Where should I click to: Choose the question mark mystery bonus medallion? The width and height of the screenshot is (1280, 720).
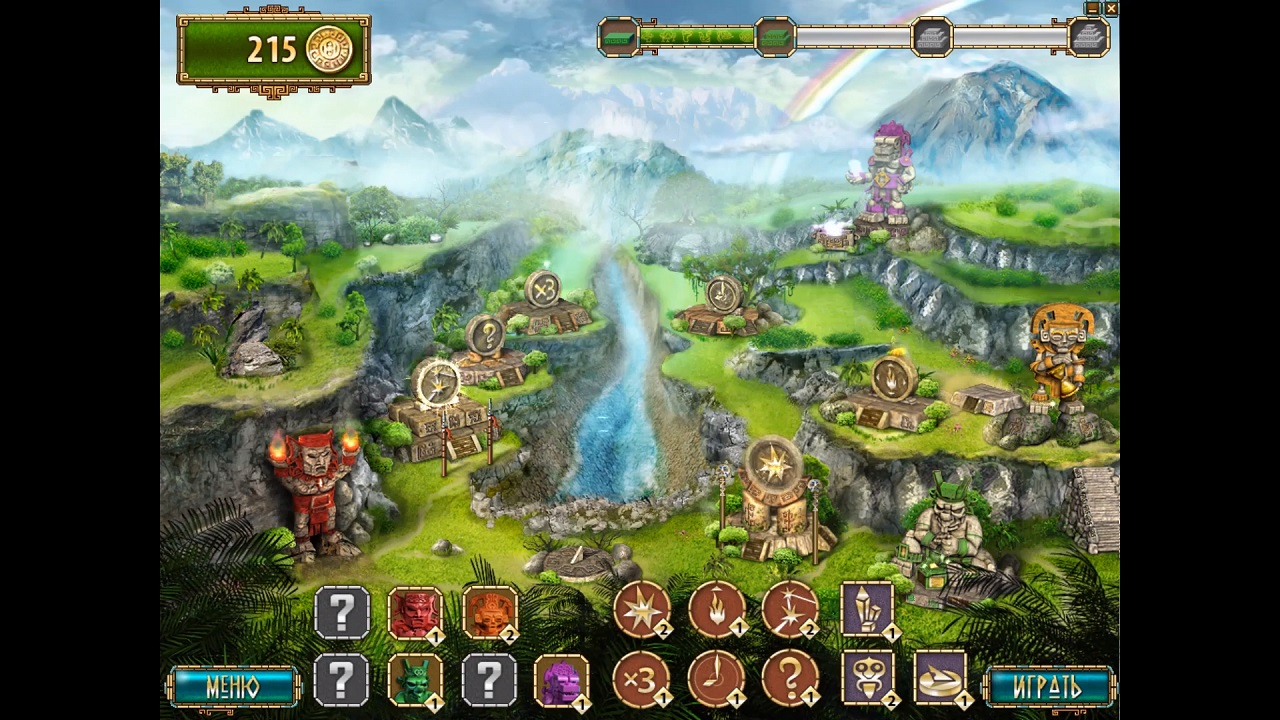click(790, 678)
